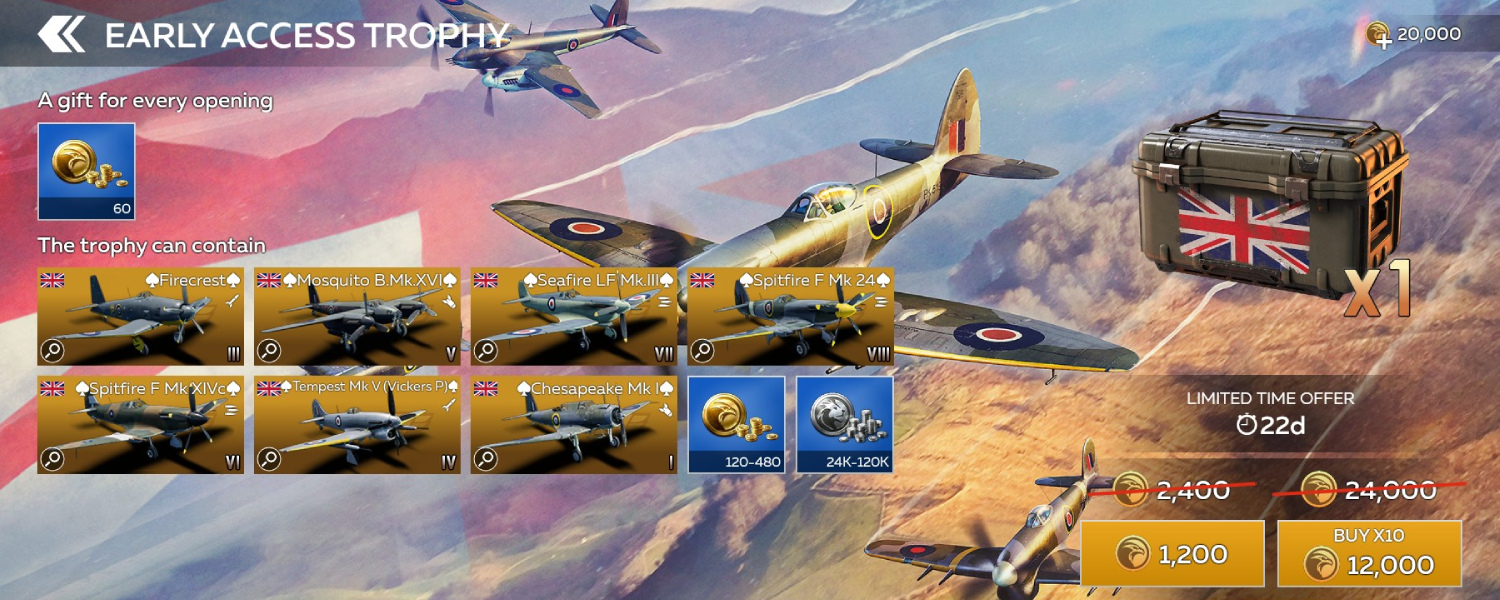Magnify the Chesapeake Mk I preview
Viewport: 1500px width, 600px height.
(486, 459)
